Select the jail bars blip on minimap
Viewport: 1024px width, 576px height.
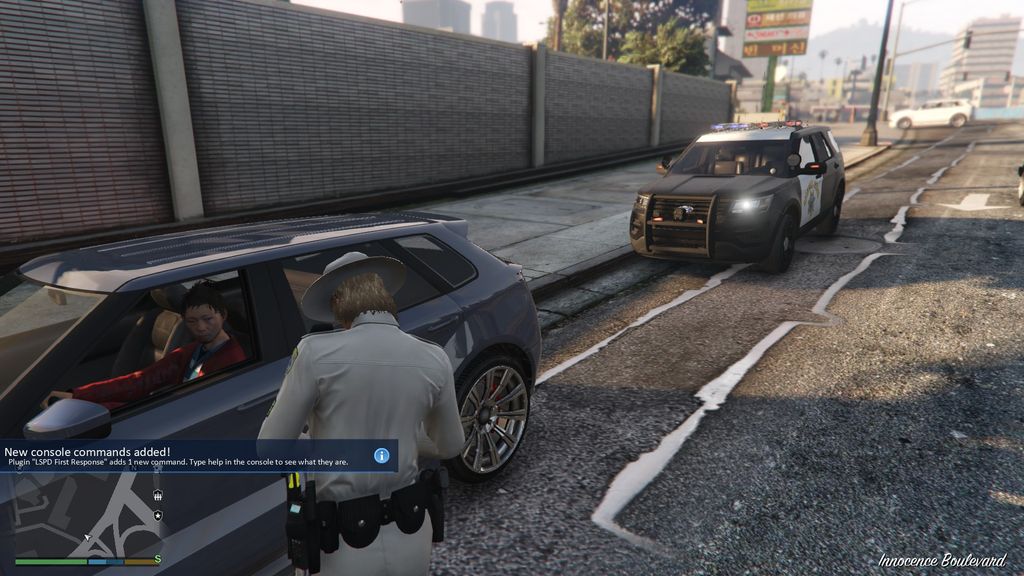pyautogui.click(x=157, y=495)
